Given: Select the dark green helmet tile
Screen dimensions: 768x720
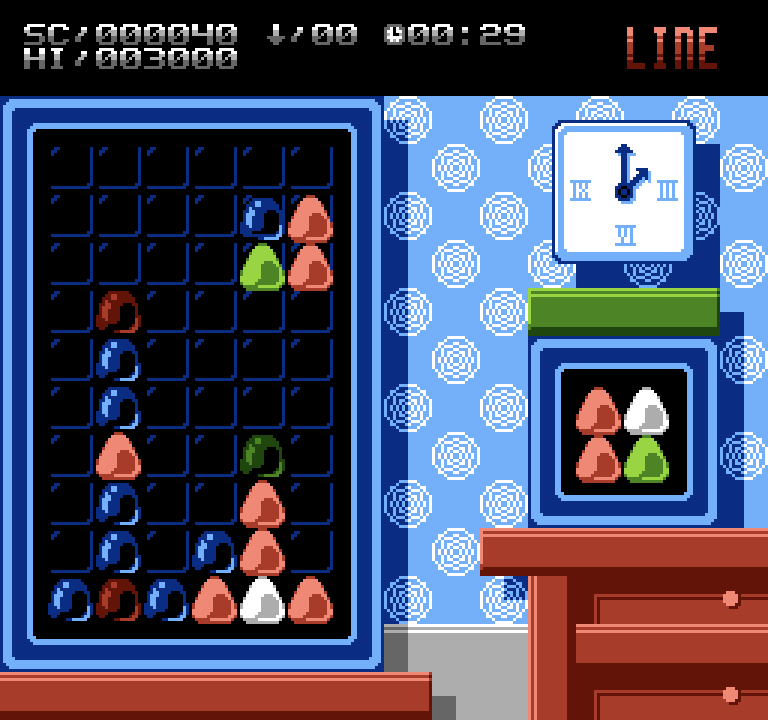Looking at the screenshot, I should click(262, 455).
